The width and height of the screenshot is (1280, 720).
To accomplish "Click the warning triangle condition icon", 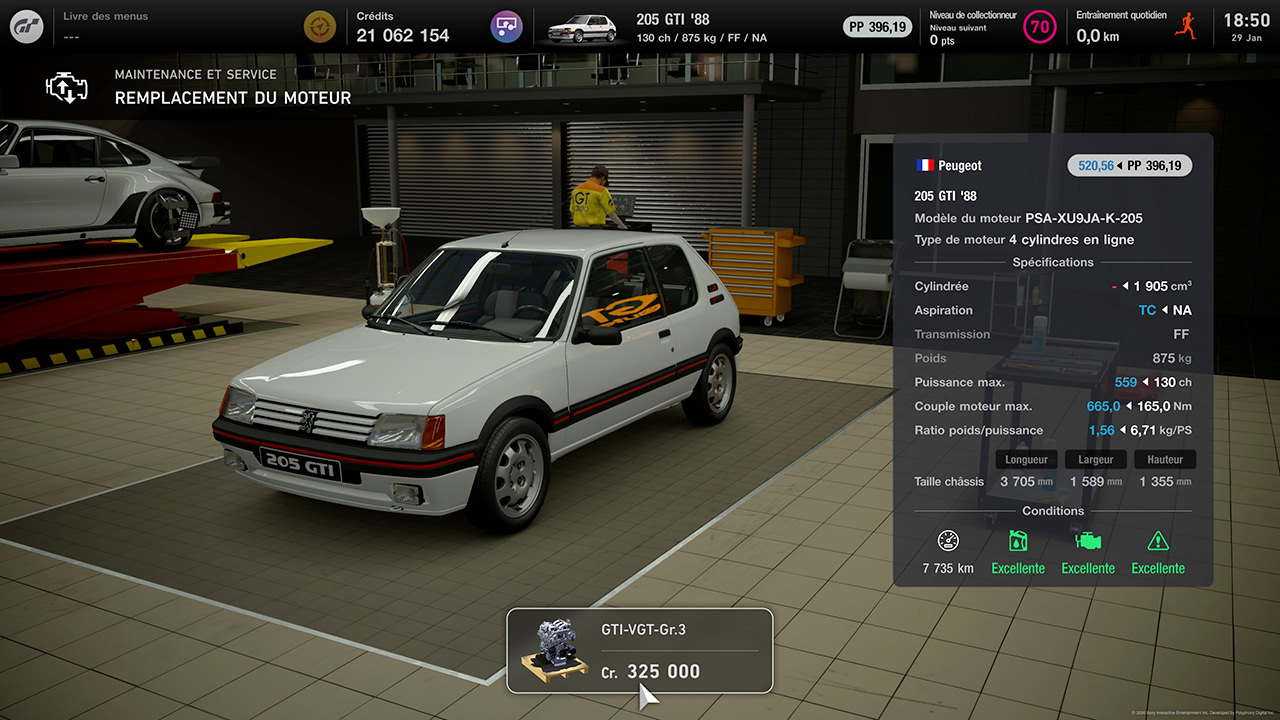I will [1158, 541].
